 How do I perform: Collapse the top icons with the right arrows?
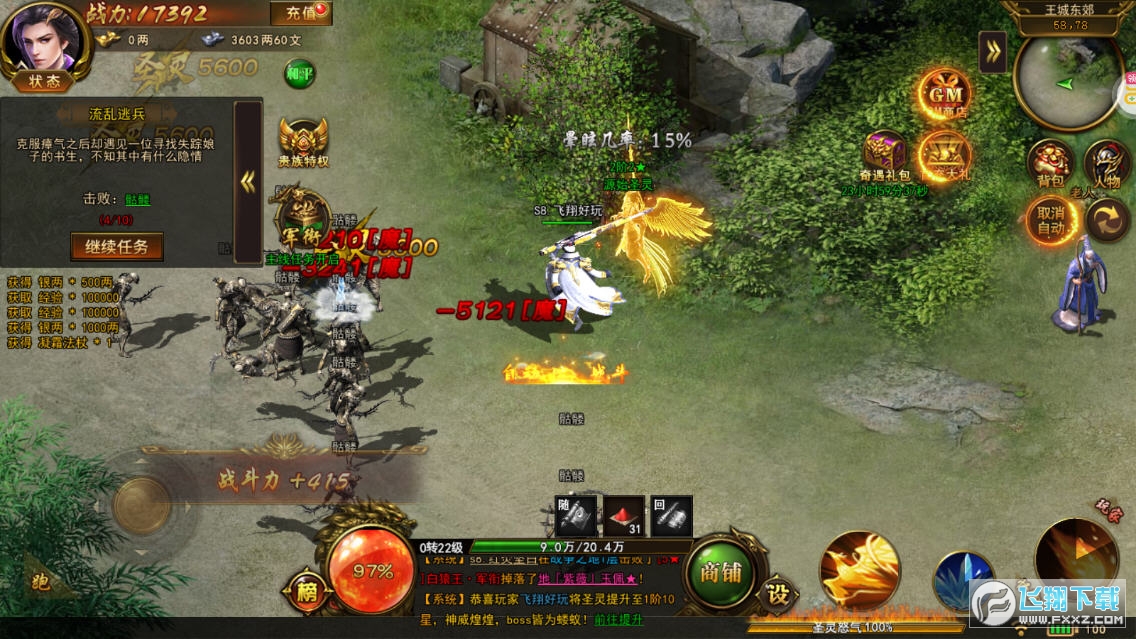coord(992,52)
